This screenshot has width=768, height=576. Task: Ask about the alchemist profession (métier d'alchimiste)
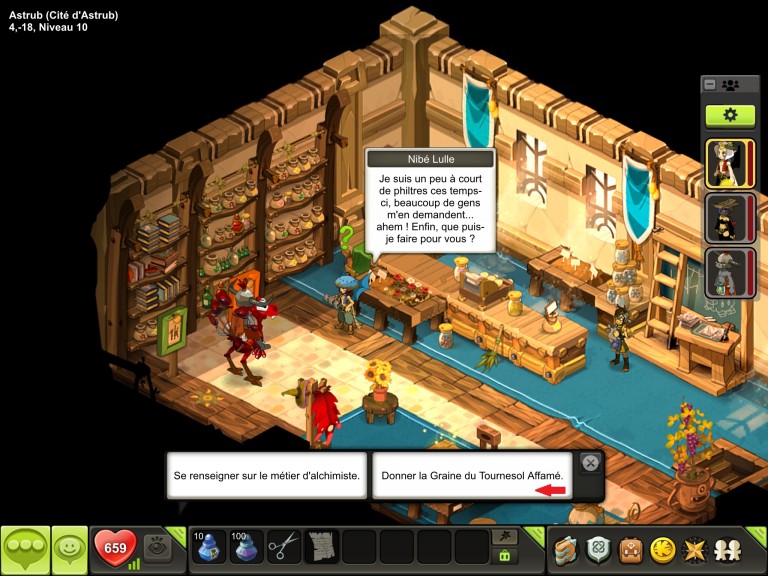(266, 476)
